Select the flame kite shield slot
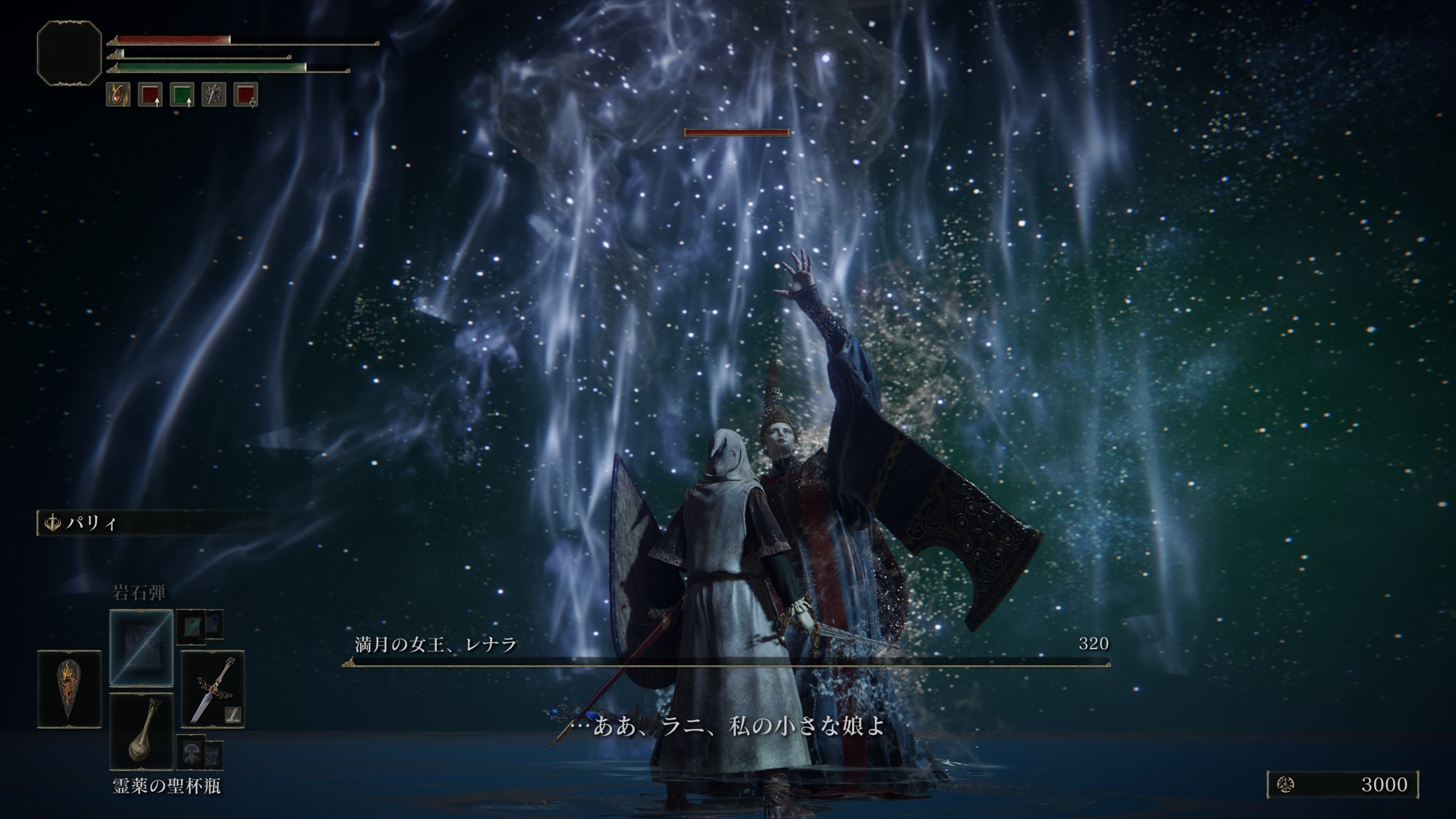The height and width of the screenshot is (819, 1456). 69,689
